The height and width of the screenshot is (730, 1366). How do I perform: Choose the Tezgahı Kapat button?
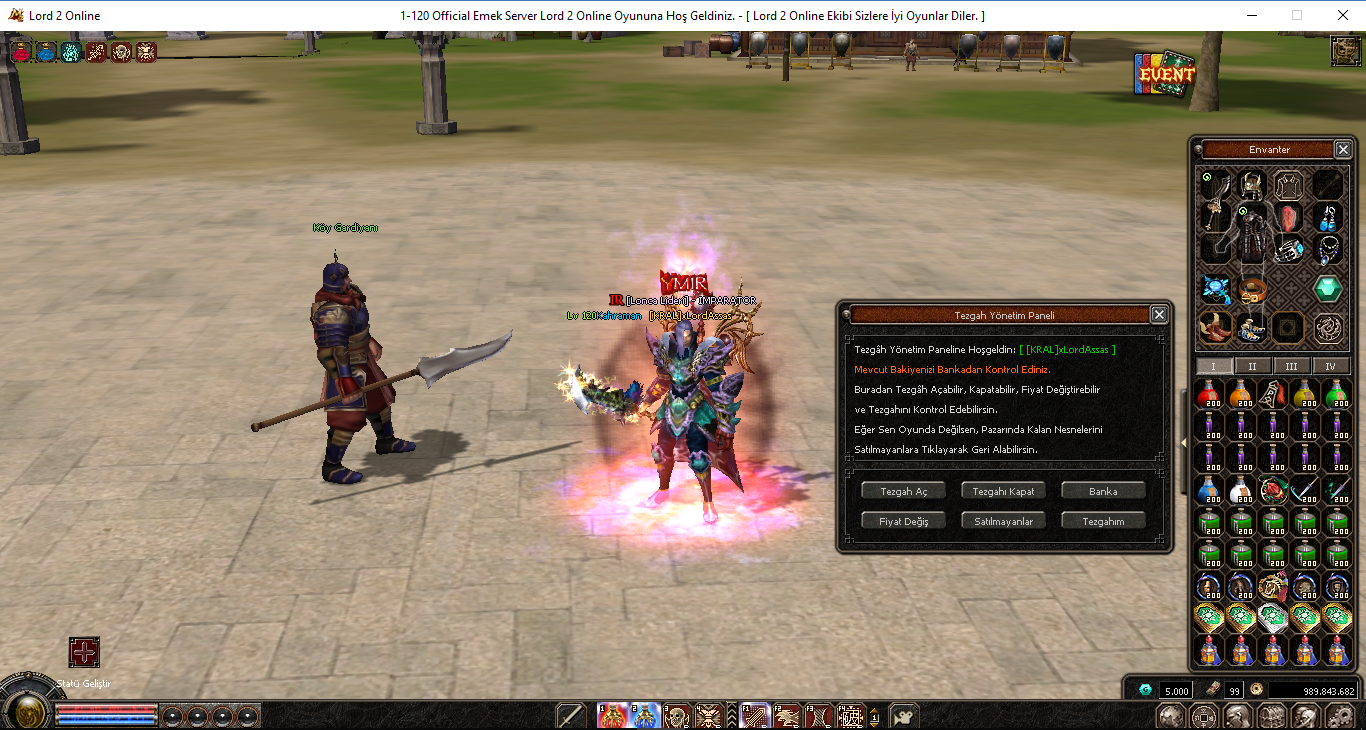1003,491
